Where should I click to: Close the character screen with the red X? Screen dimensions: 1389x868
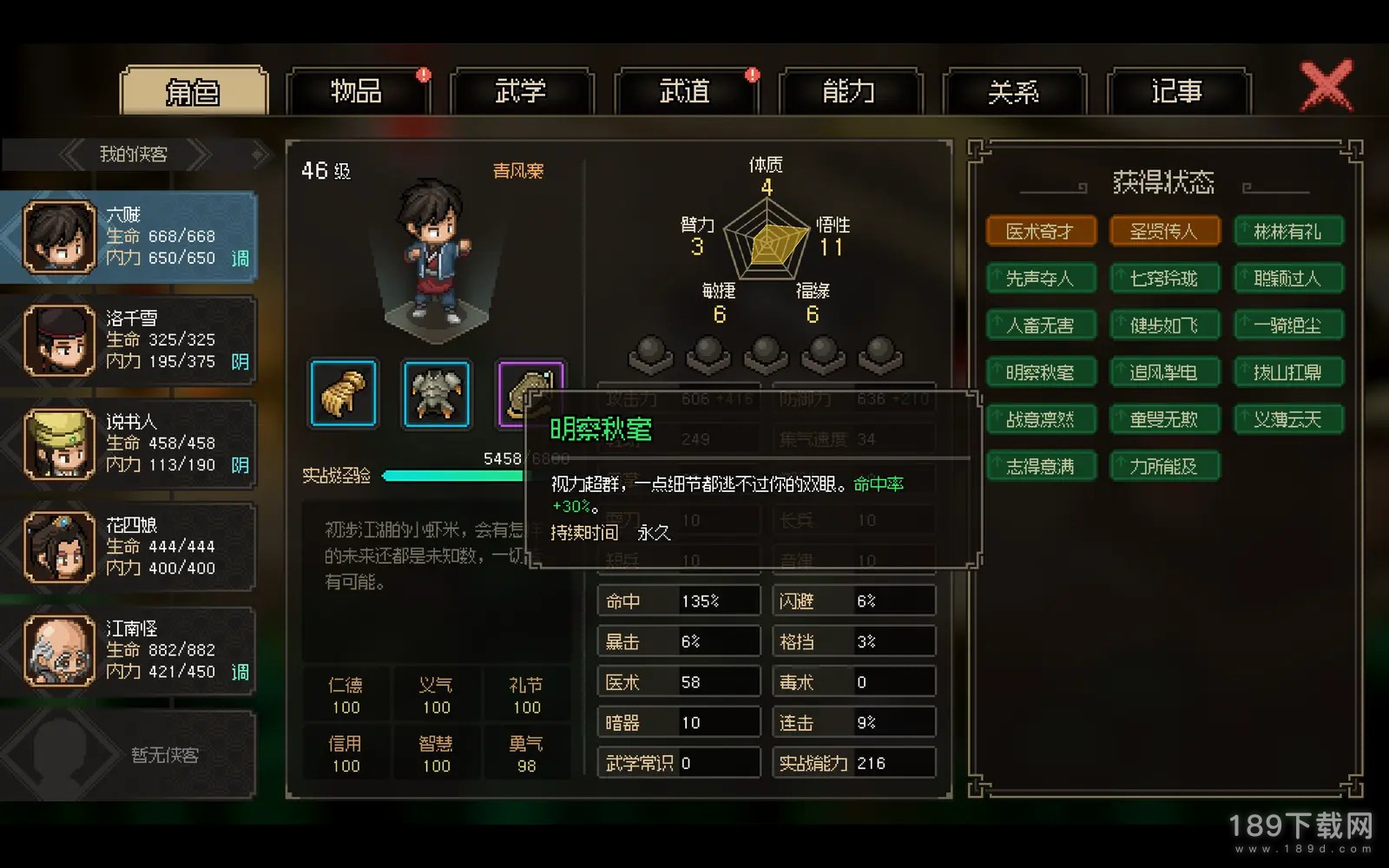point(1326,85)
